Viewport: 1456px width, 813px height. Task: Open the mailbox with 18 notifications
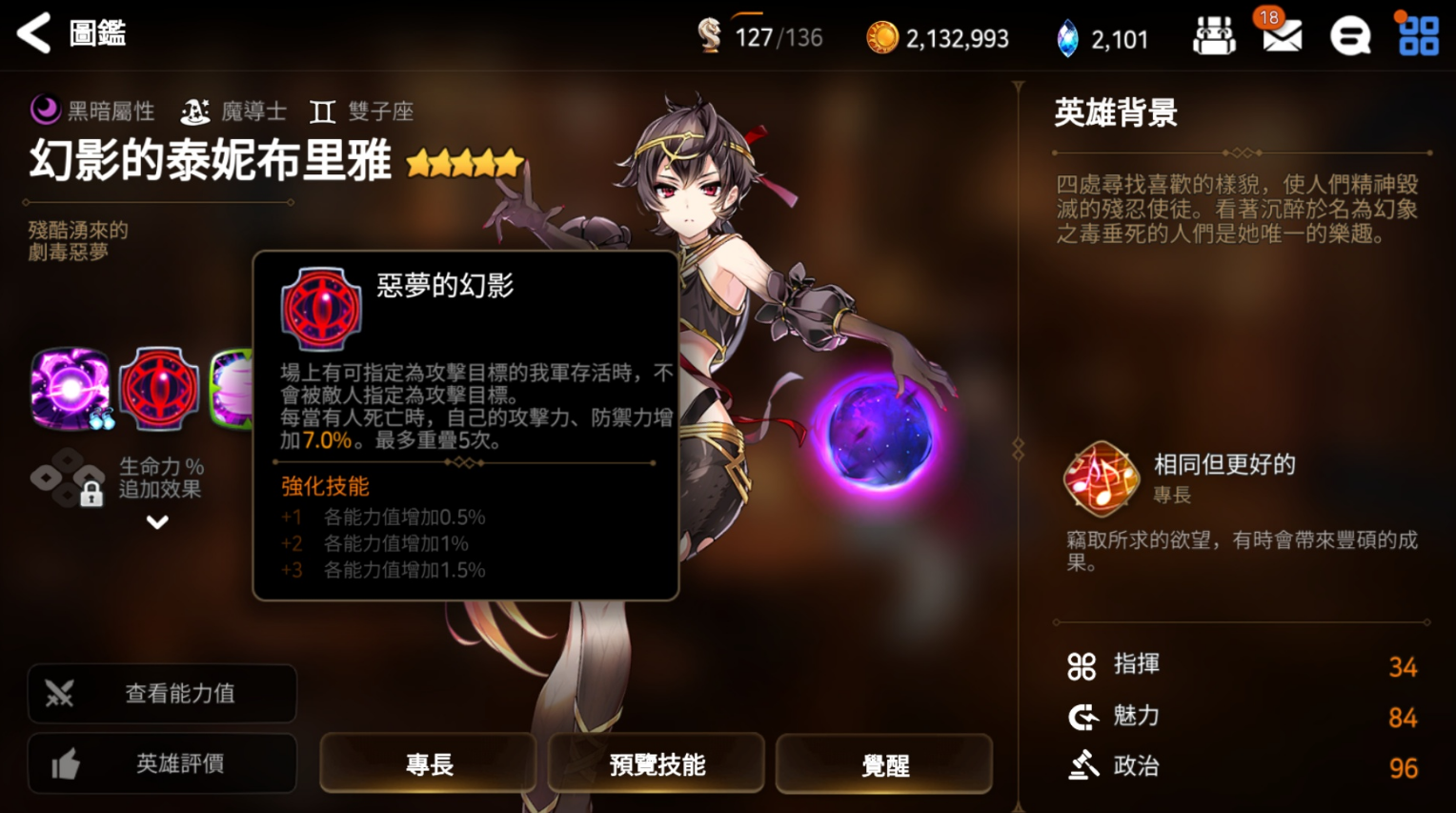(1281, 36)
